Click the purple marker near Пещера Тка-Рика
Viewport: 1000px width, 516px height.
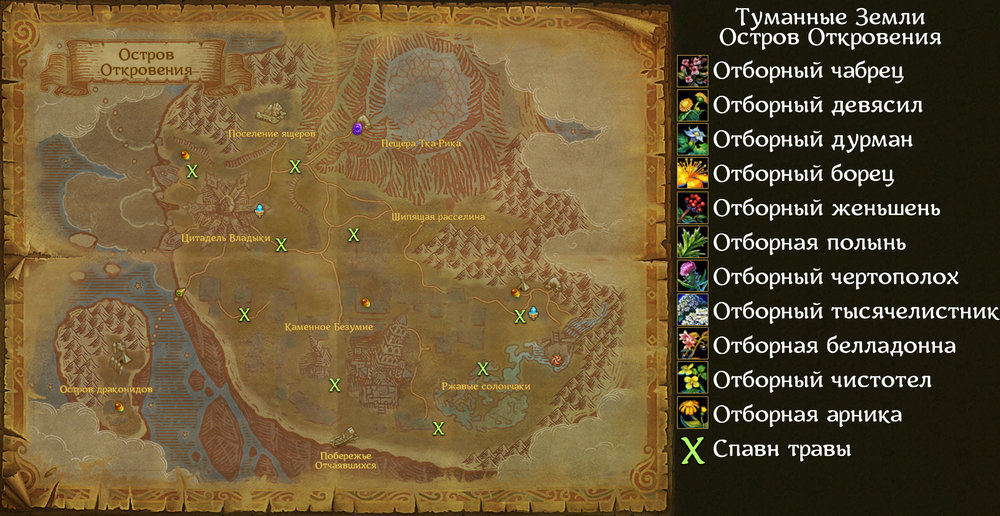[358, 129]
